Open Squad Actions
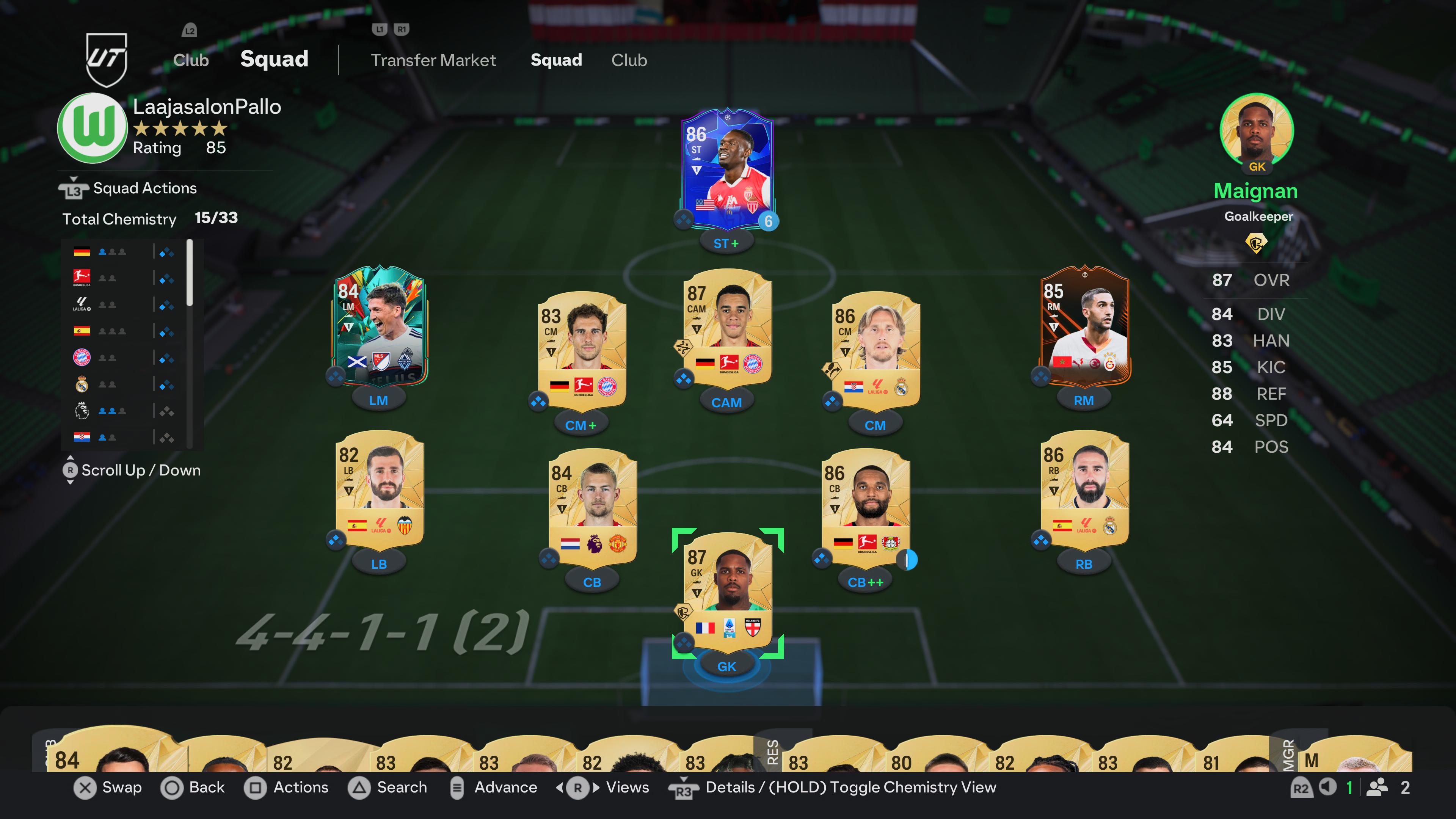 pos(145,188)
